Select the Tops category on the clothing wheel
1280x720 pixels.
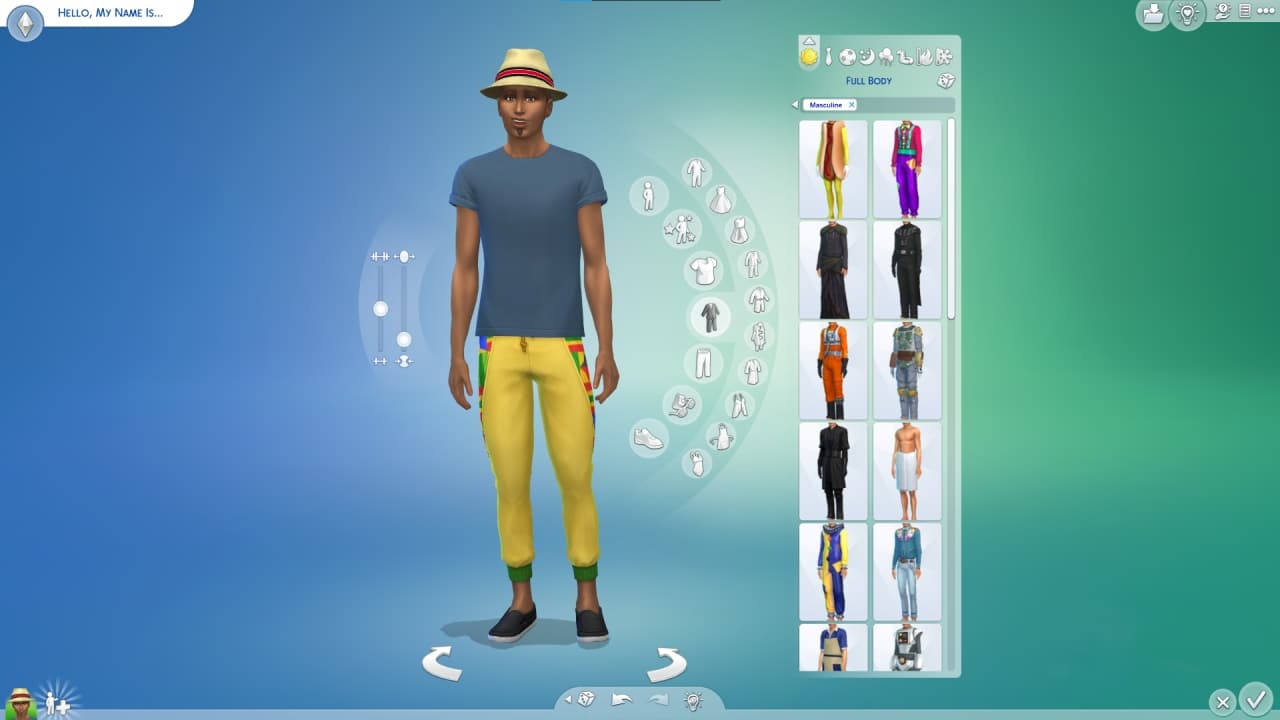coord(703,272)
